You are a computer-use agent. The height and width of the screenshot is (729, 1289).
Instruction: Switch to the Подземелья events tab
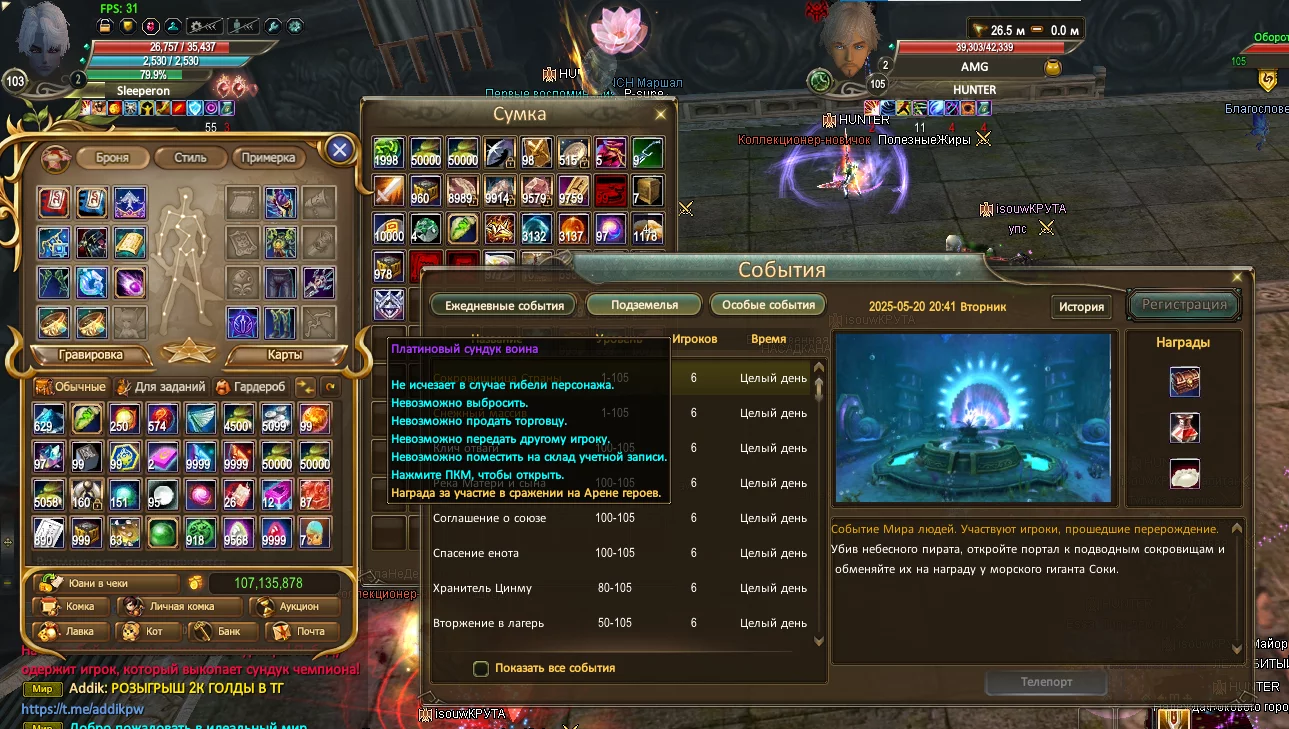[644, 305]
